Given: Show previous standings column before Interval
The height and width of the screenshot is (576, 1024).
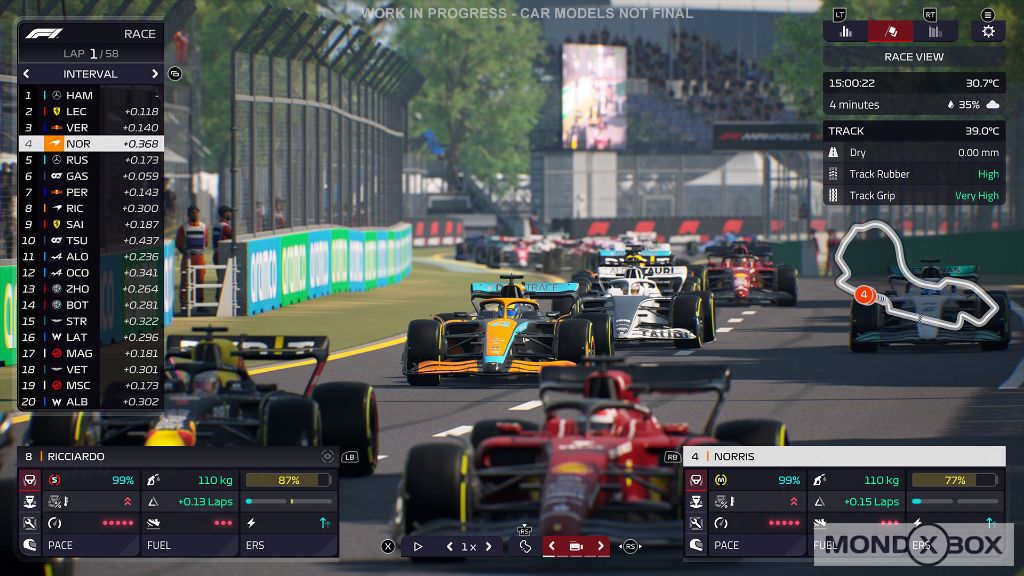Looking at the screenshot, I should click(x=27, y=74).
